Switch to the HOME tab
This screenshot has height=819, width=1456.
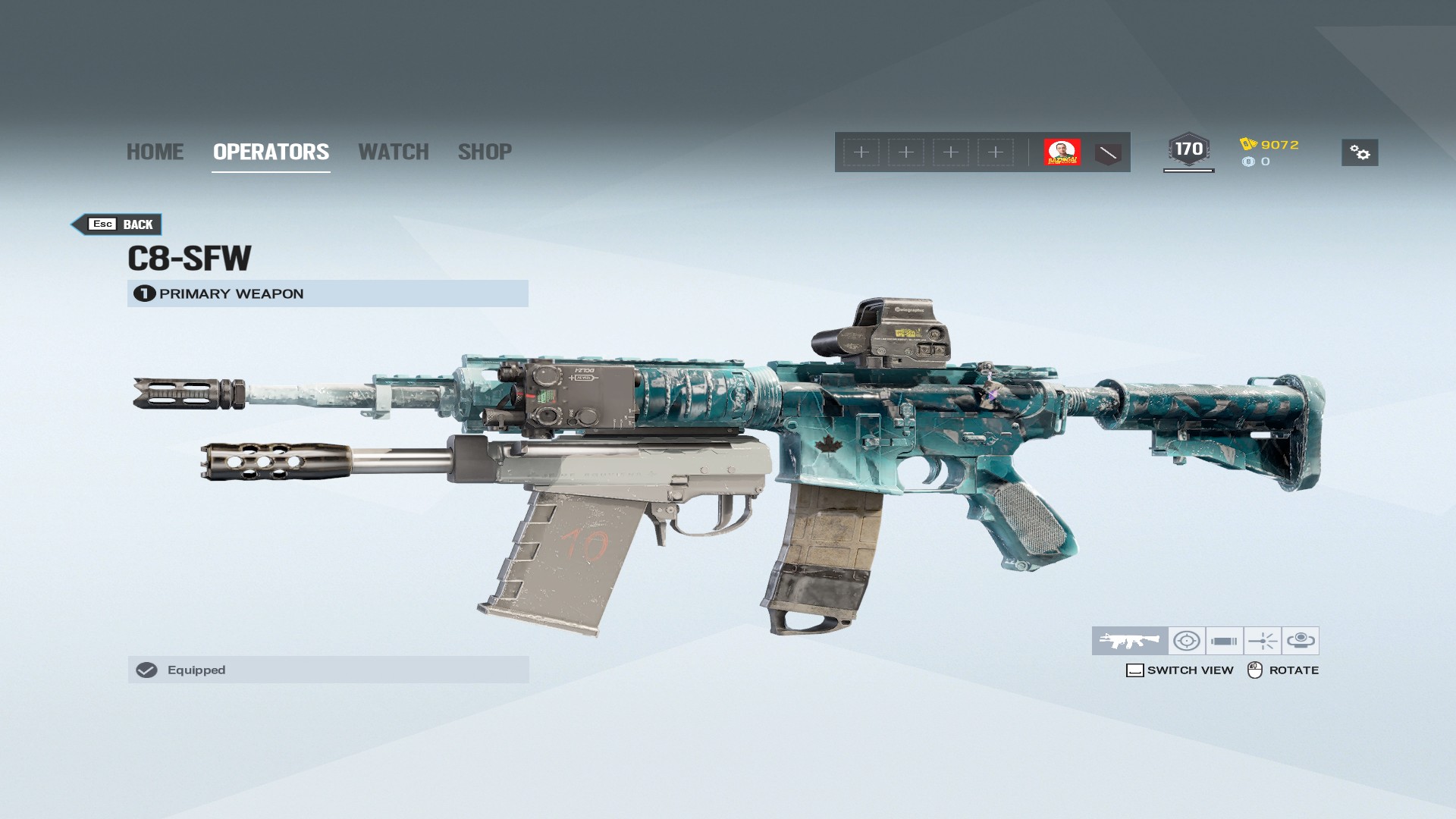pos(155,152)
